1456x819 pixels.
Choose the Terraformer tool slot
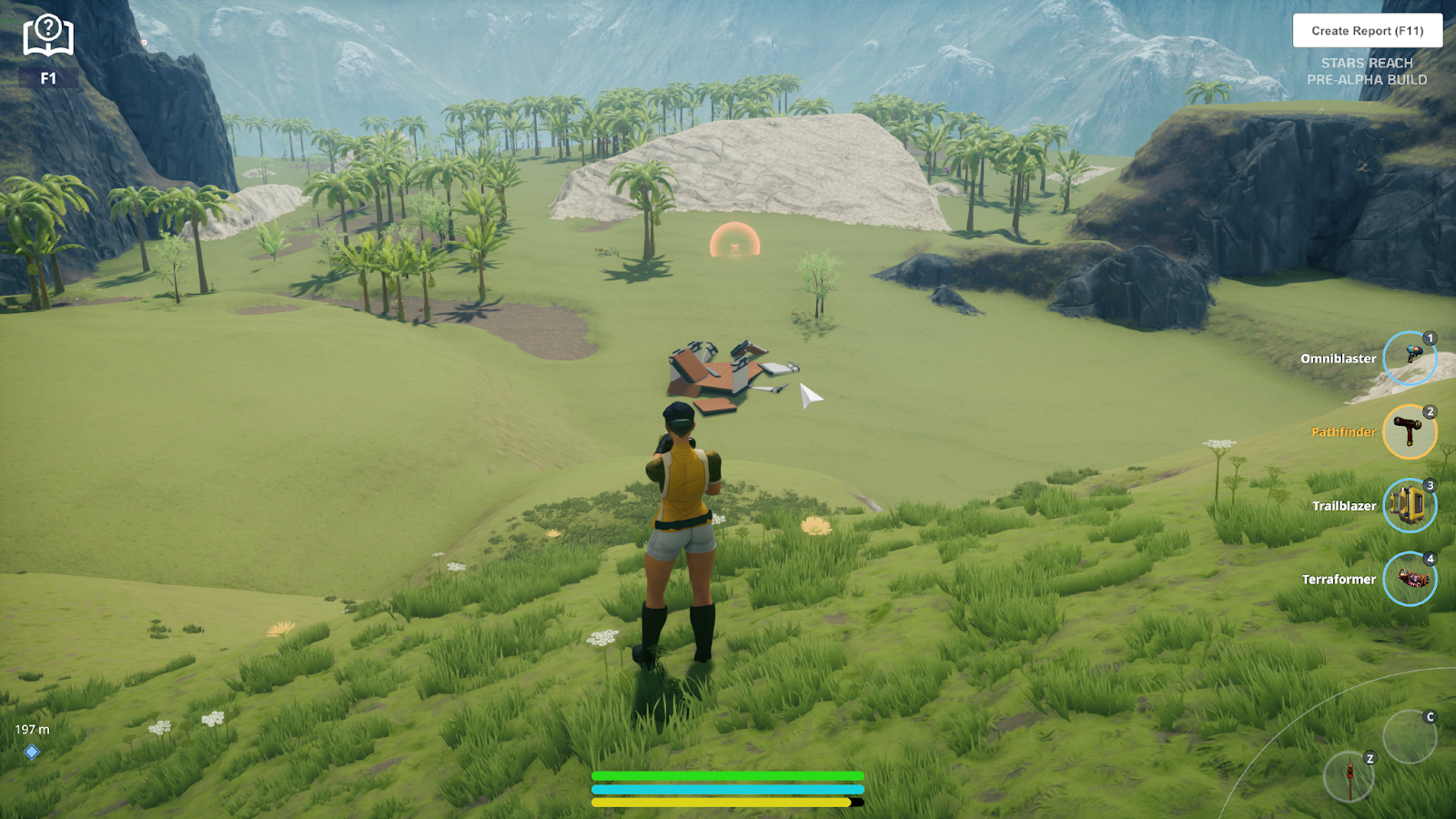1409,579
